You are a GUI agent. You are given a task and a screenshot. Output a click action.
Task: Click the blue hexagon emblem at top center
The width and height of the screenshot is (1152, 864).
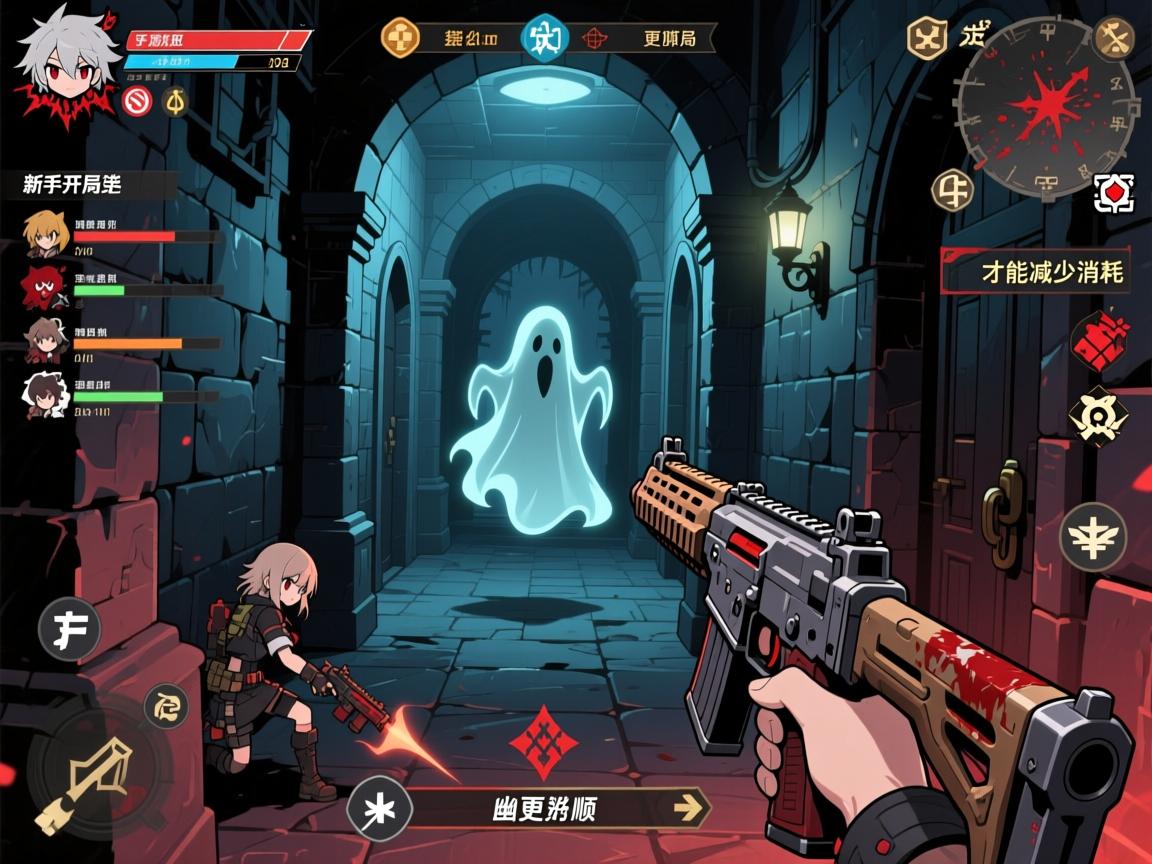pyautogui.click(x=545, y=39)
